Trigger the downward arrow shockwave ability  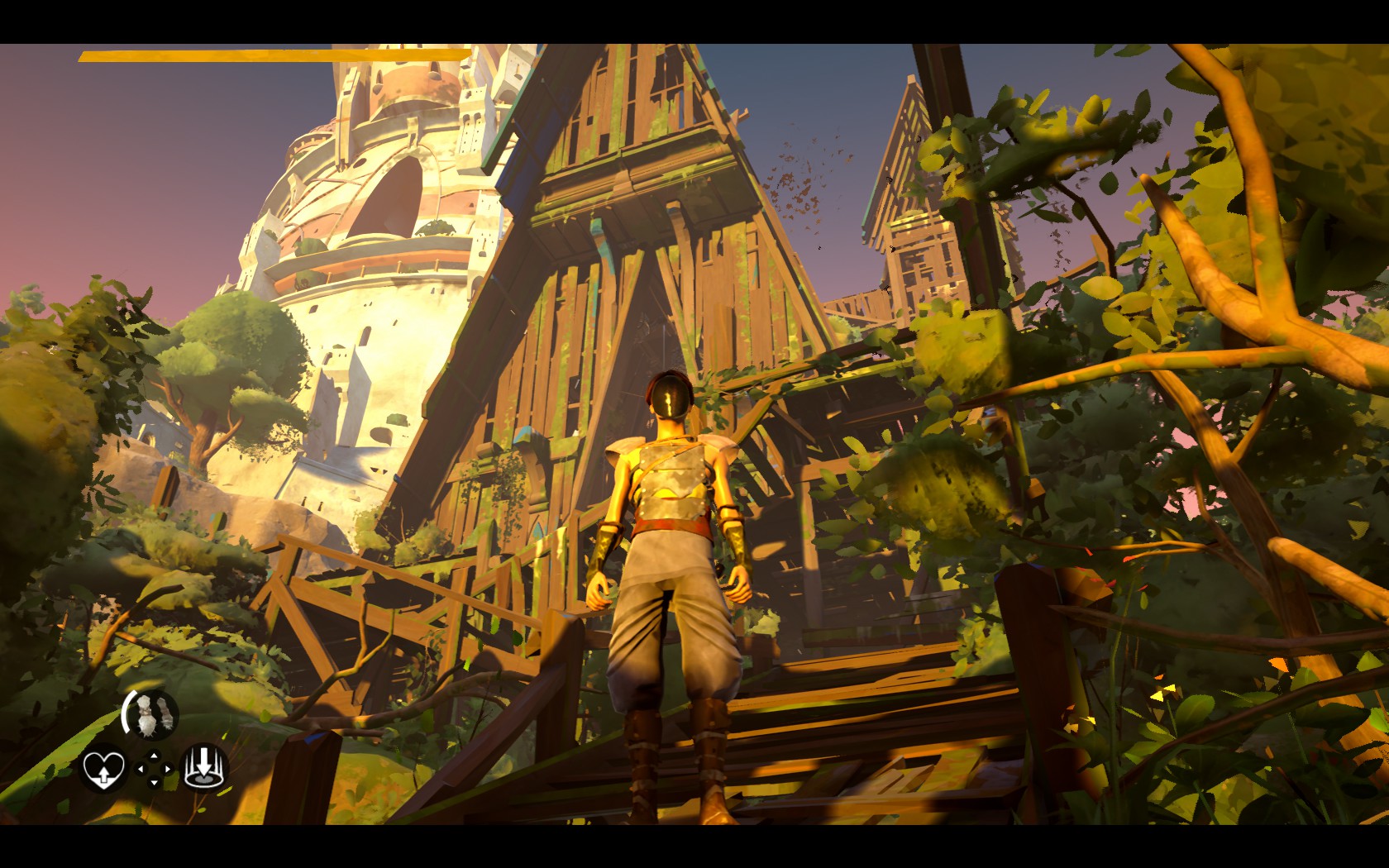[203, 767]
